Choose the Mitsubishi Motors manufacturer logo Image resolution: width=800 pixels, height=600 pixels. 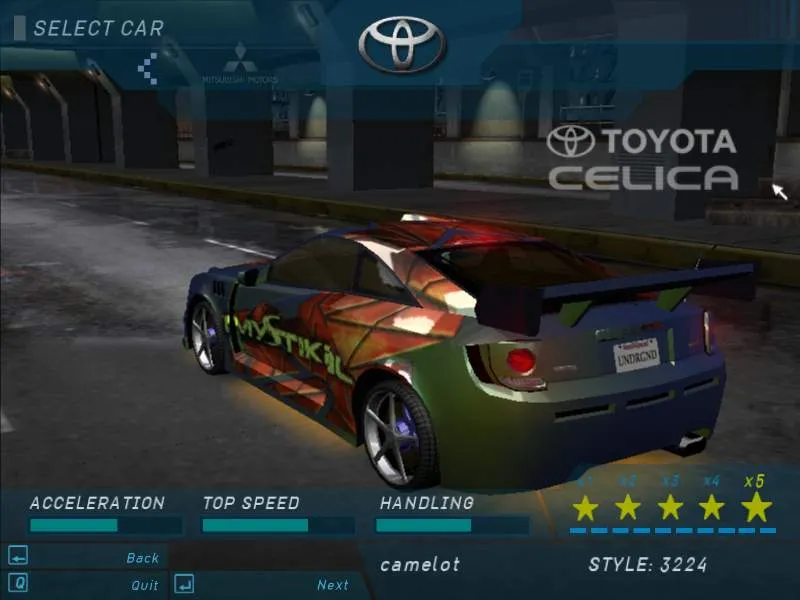pos(239,63)
